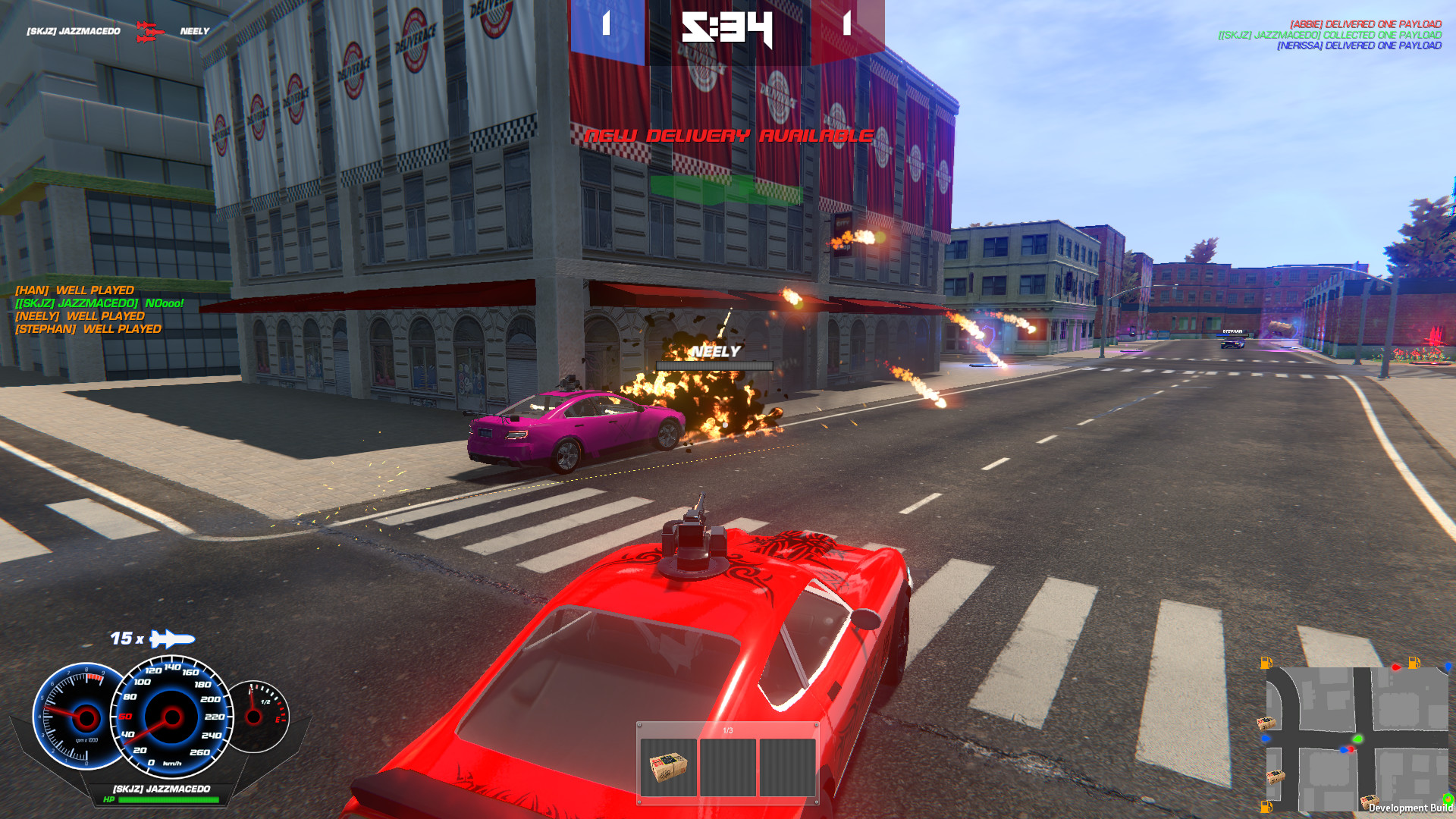Image resolution: width=1456 pixels, height=819 pixels.
Task: Toggle the green delivery zone indicator on minimap
Action: (1448, 799)
